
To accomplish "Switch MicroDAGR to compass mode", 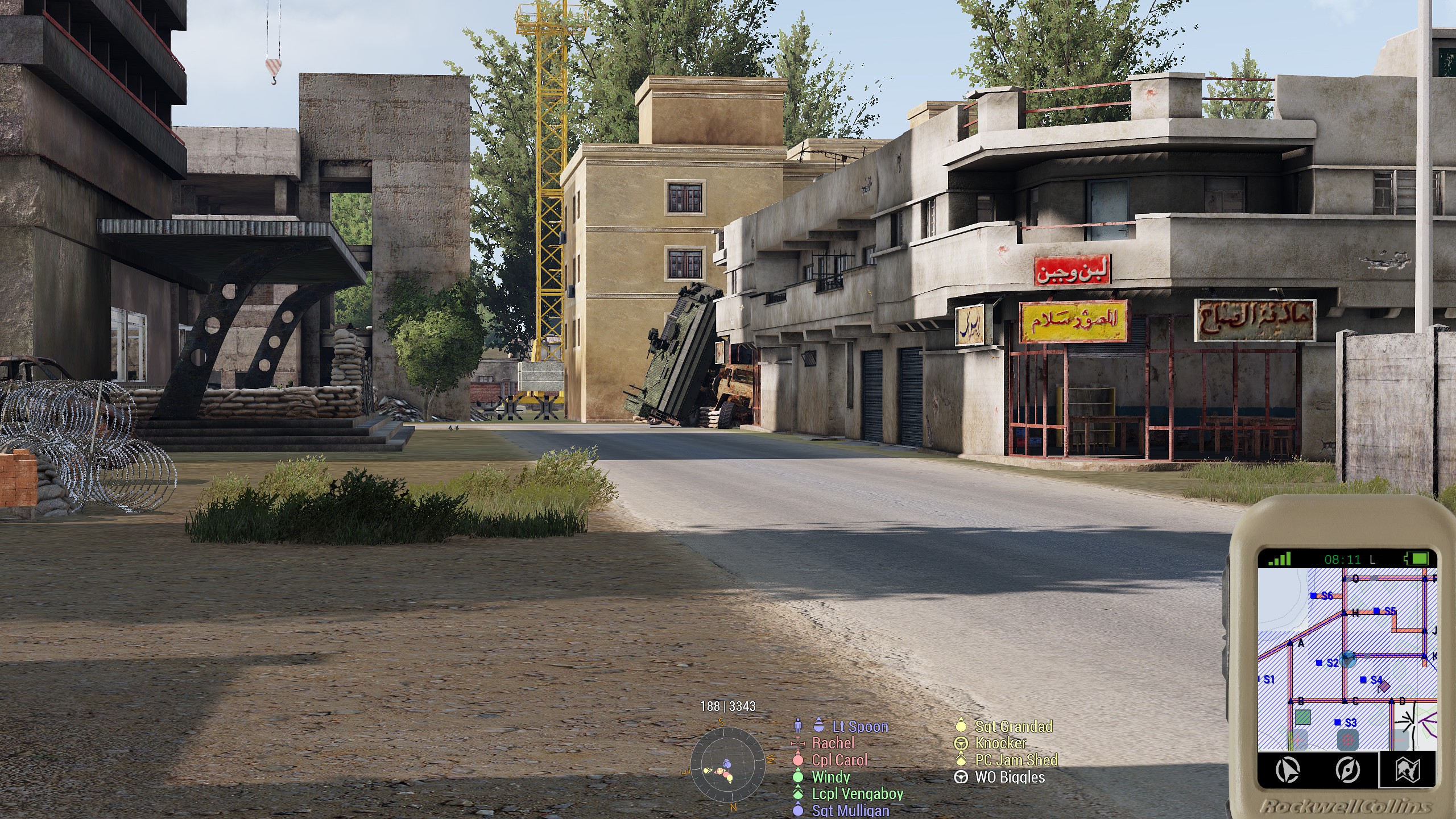I will pyautogui.click(x=1348, y=770).
